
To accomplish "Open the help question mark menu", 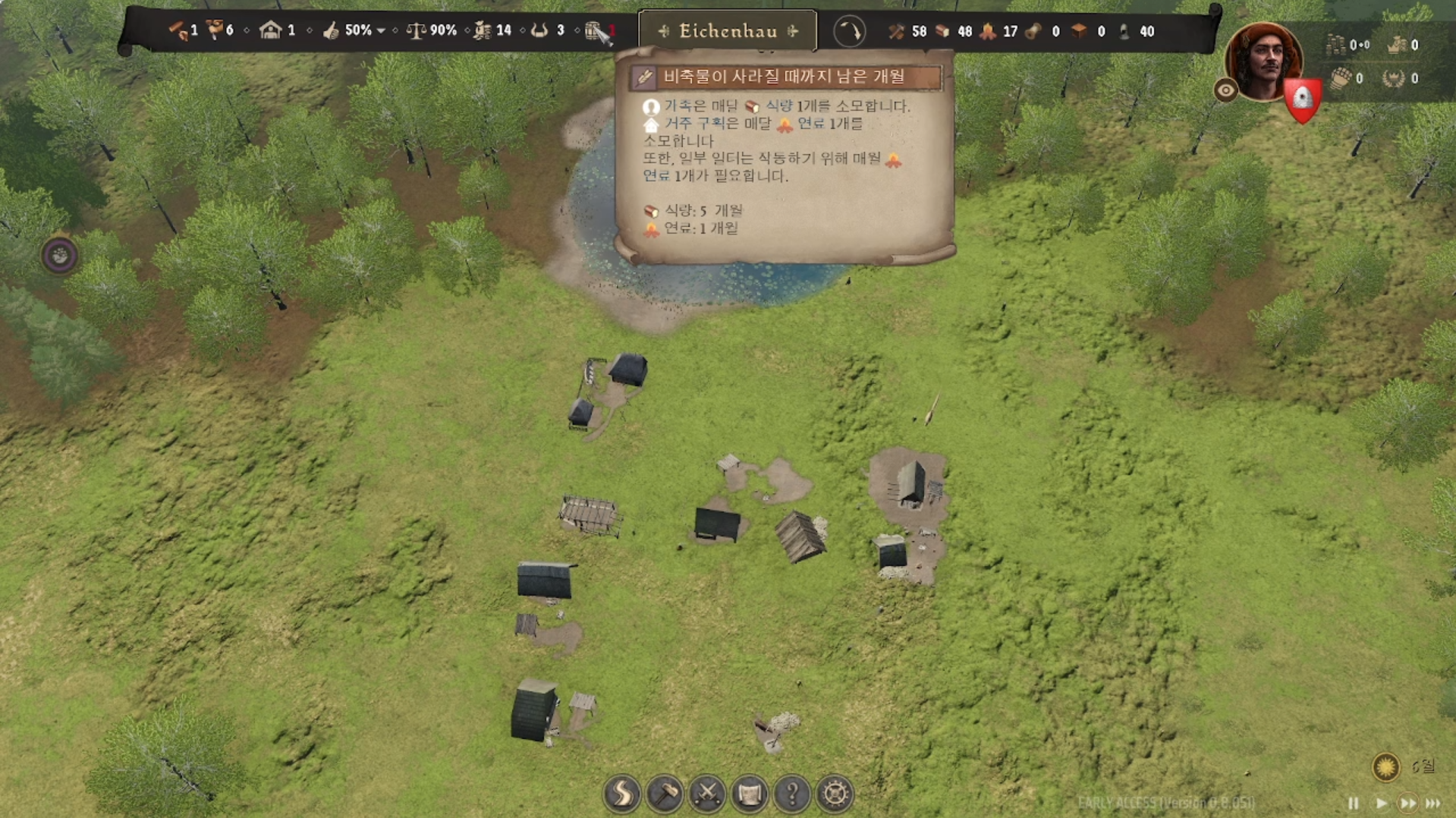I will point(792,794).
